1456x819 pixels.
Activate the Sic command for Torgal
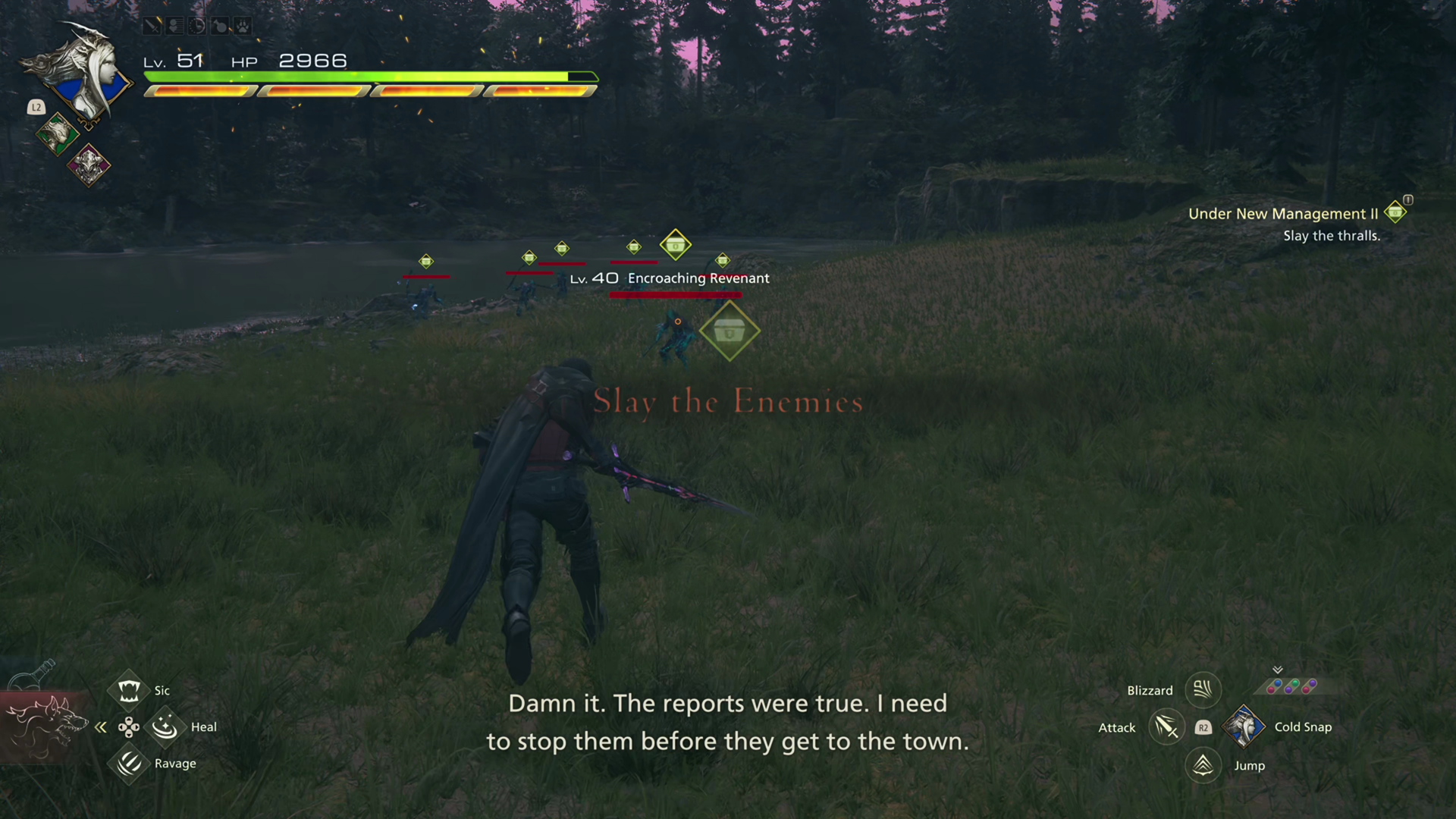(128, 690)
